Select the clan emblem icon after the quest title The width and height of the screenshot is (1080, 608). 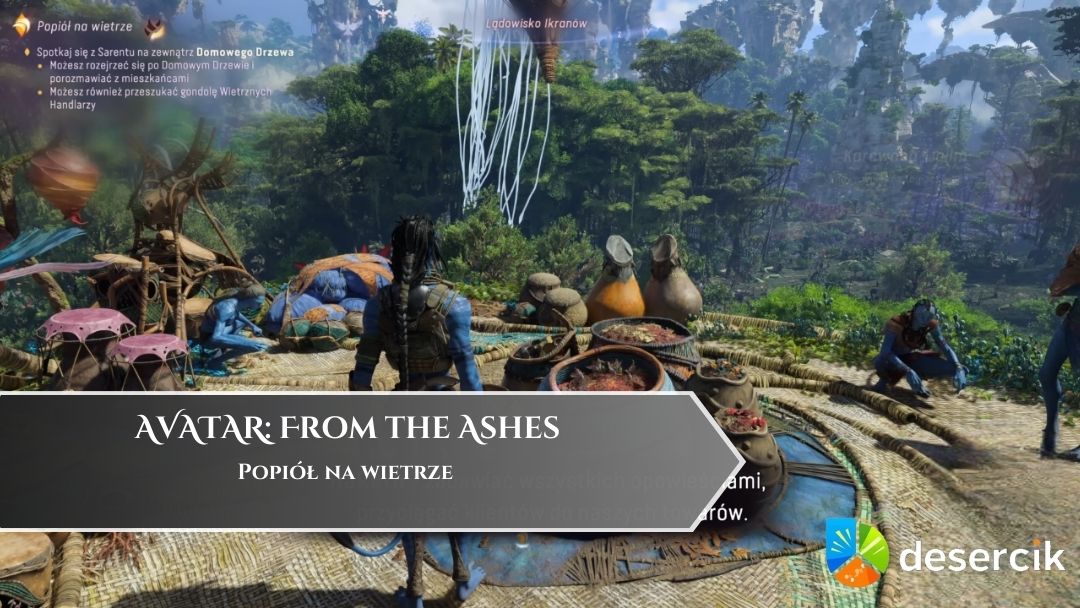pyautogui.click(x=154, y=28)
